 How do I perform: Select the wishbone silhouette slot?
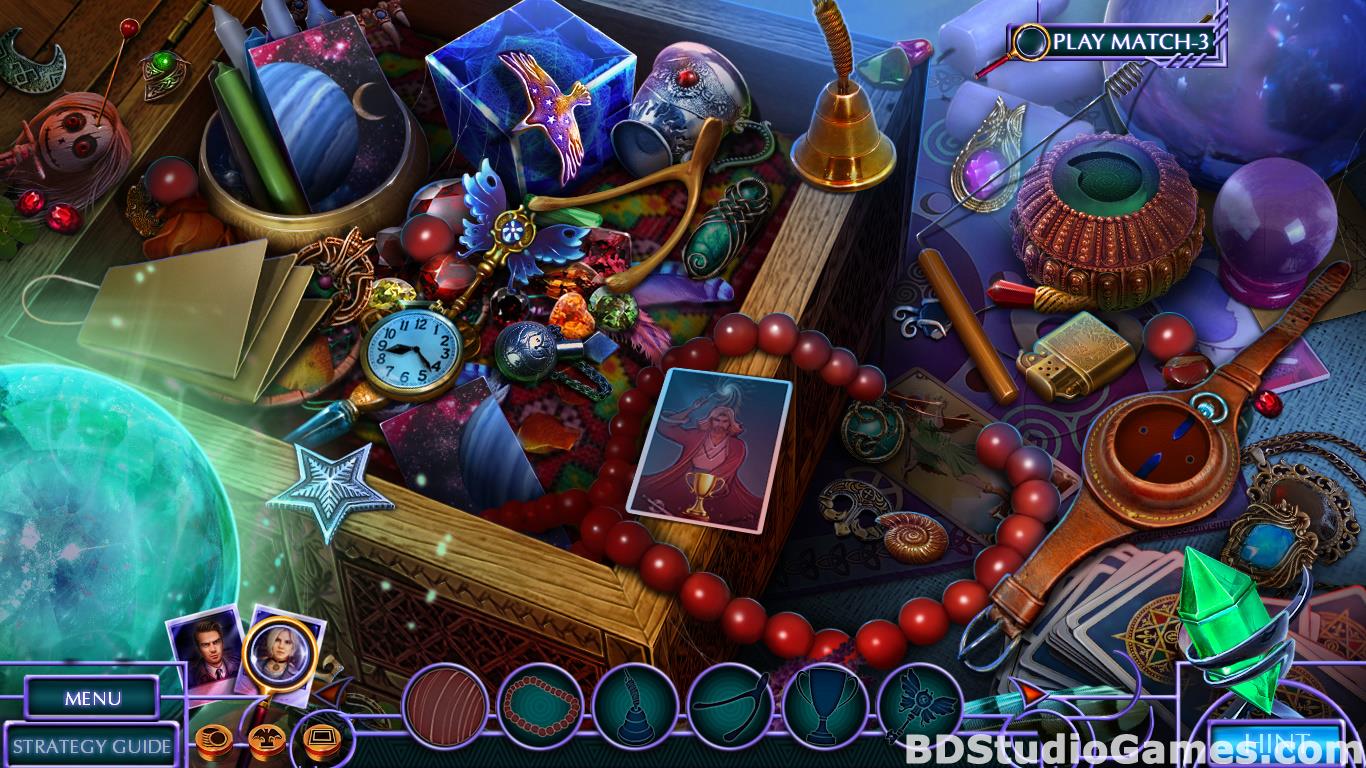pos(731,706)
